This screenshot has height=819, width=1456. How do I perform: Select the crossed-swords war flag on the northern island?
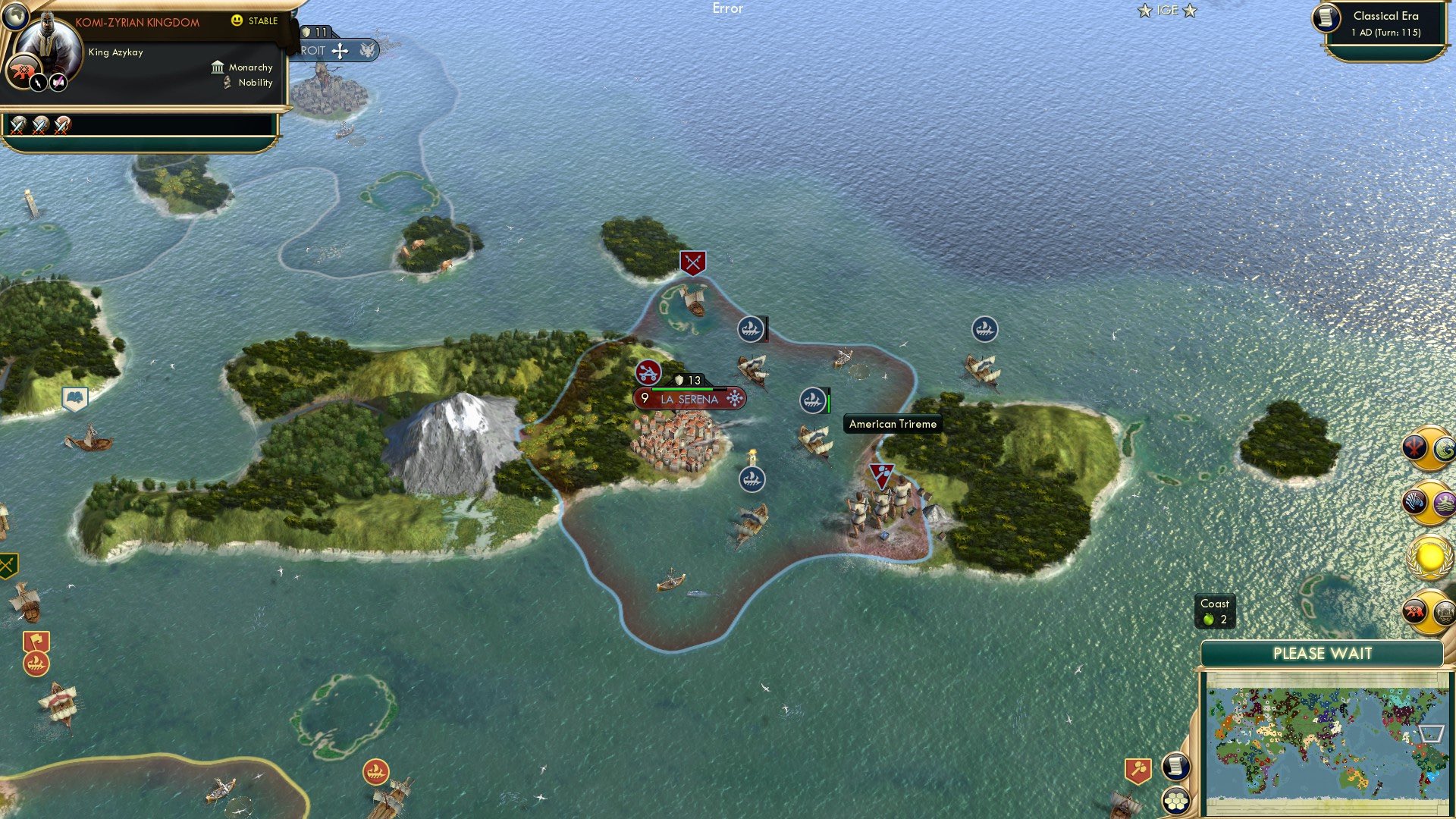tap(691, 262)
